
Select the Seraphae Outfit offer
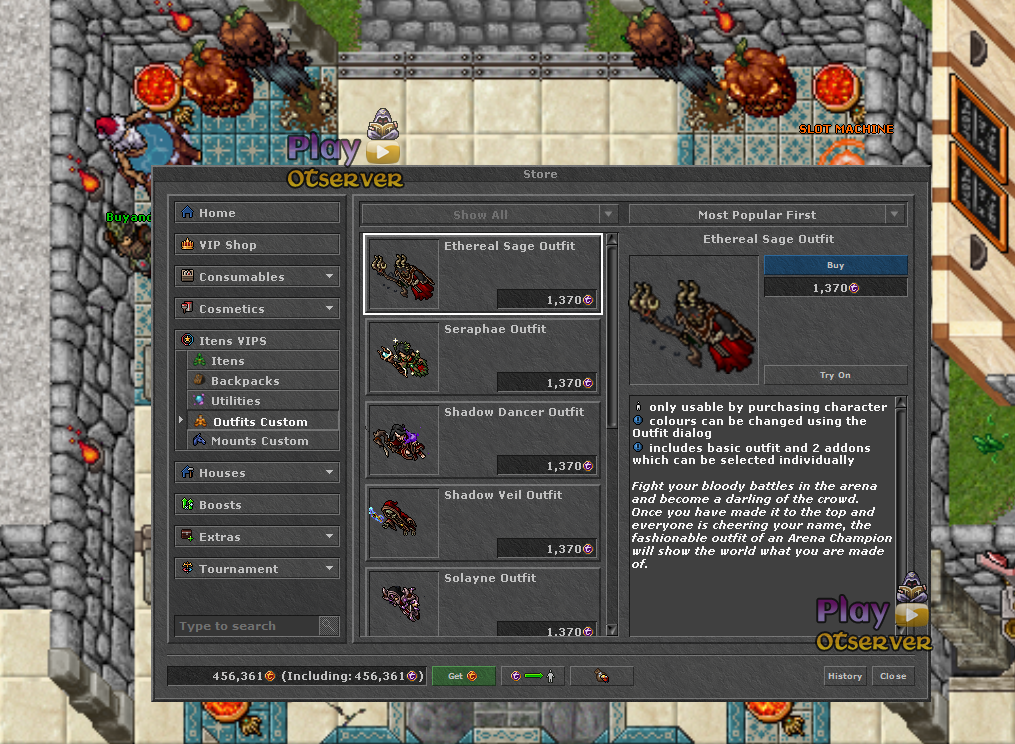(x=484, y=357)
